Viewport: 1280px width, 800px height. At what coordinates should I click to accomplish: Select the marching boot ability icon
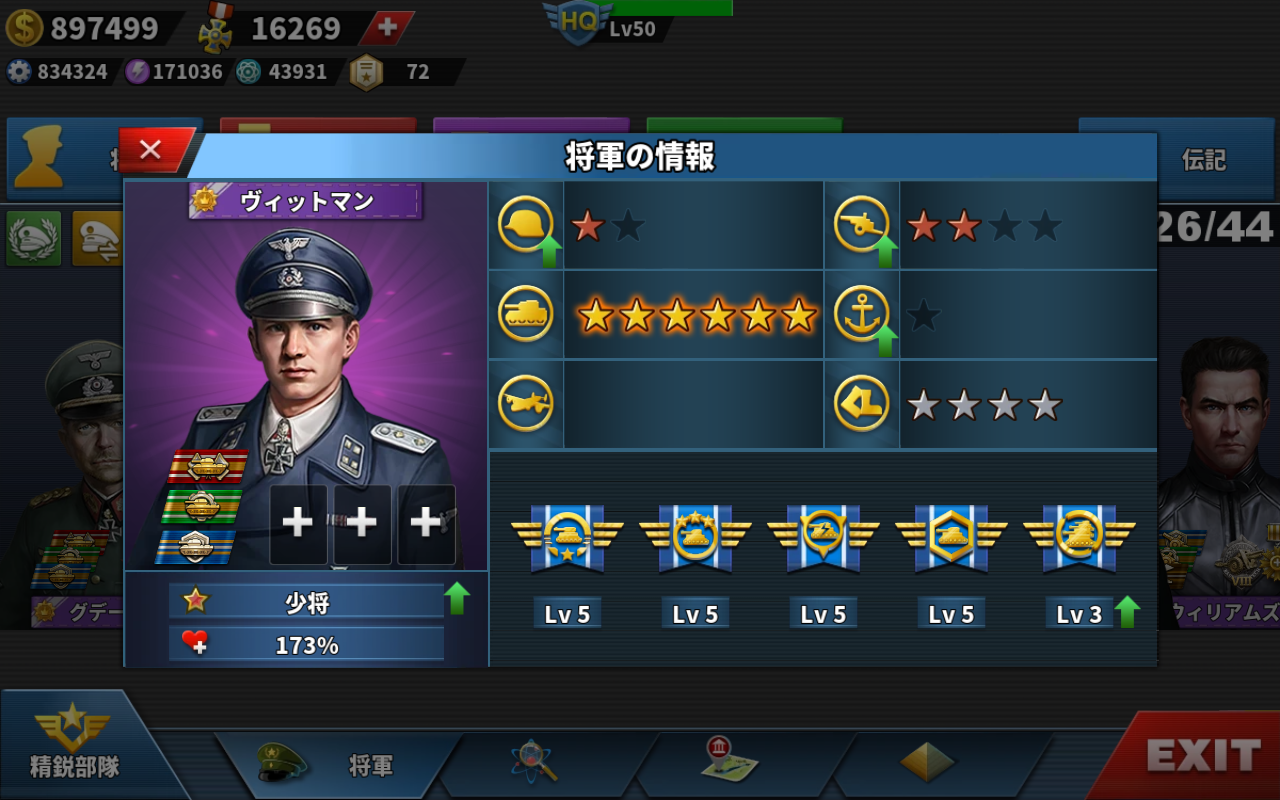coord(861,405)
